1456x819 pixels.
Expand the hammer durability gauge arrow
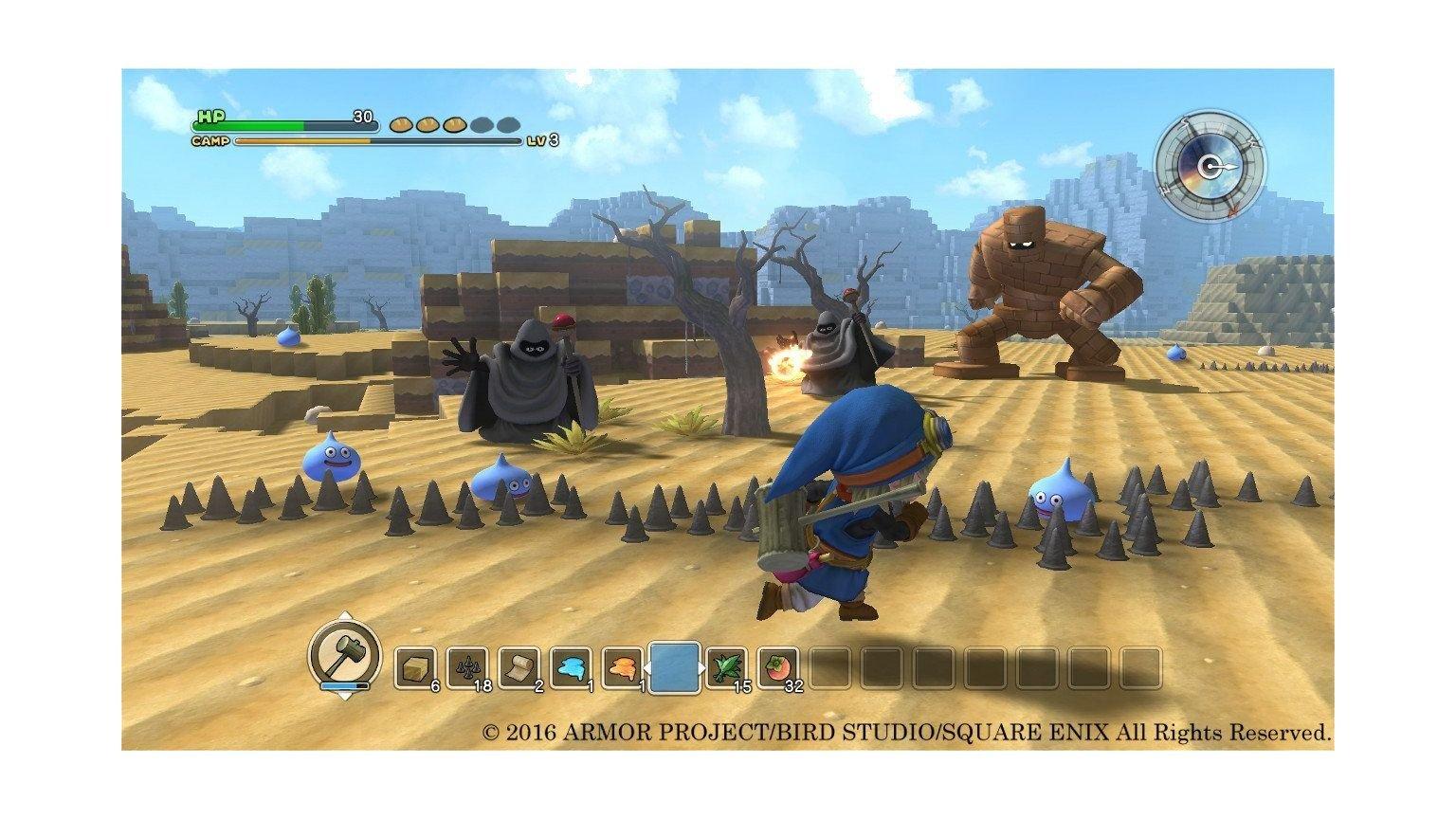(344, 699)
